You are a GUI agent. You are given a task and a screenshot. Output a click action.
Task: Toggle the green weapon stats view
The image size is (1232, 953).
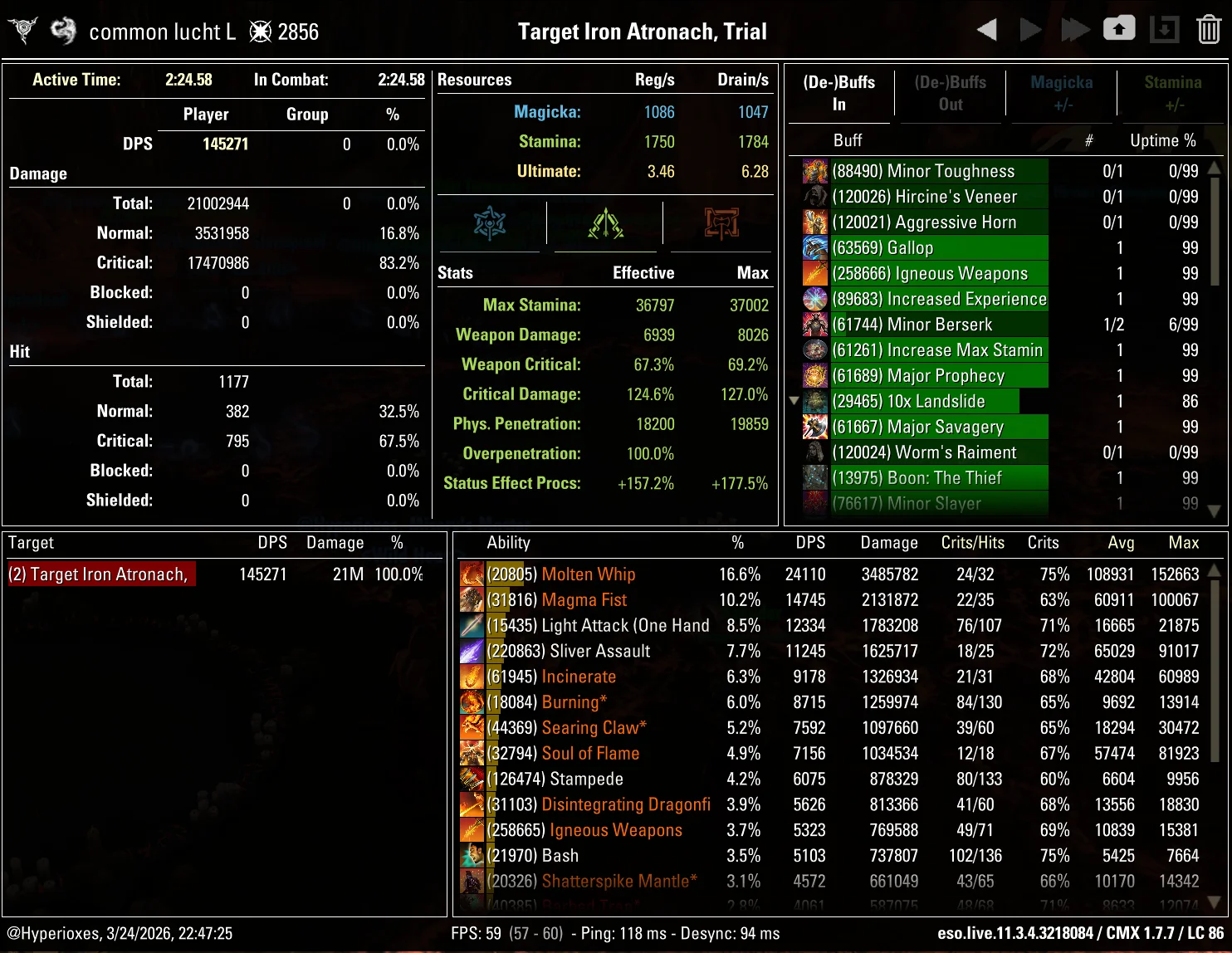point(605,222)
